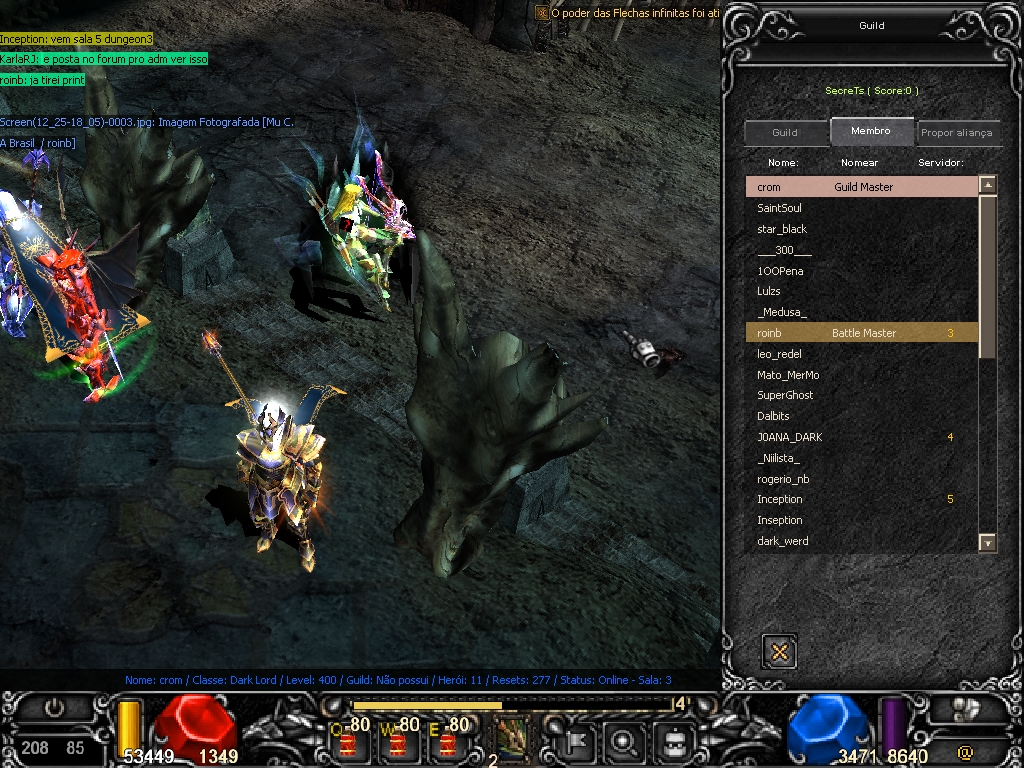Select the Membro tab
The height and width of the screenshot is (768, 1024).
pos(871,131)
